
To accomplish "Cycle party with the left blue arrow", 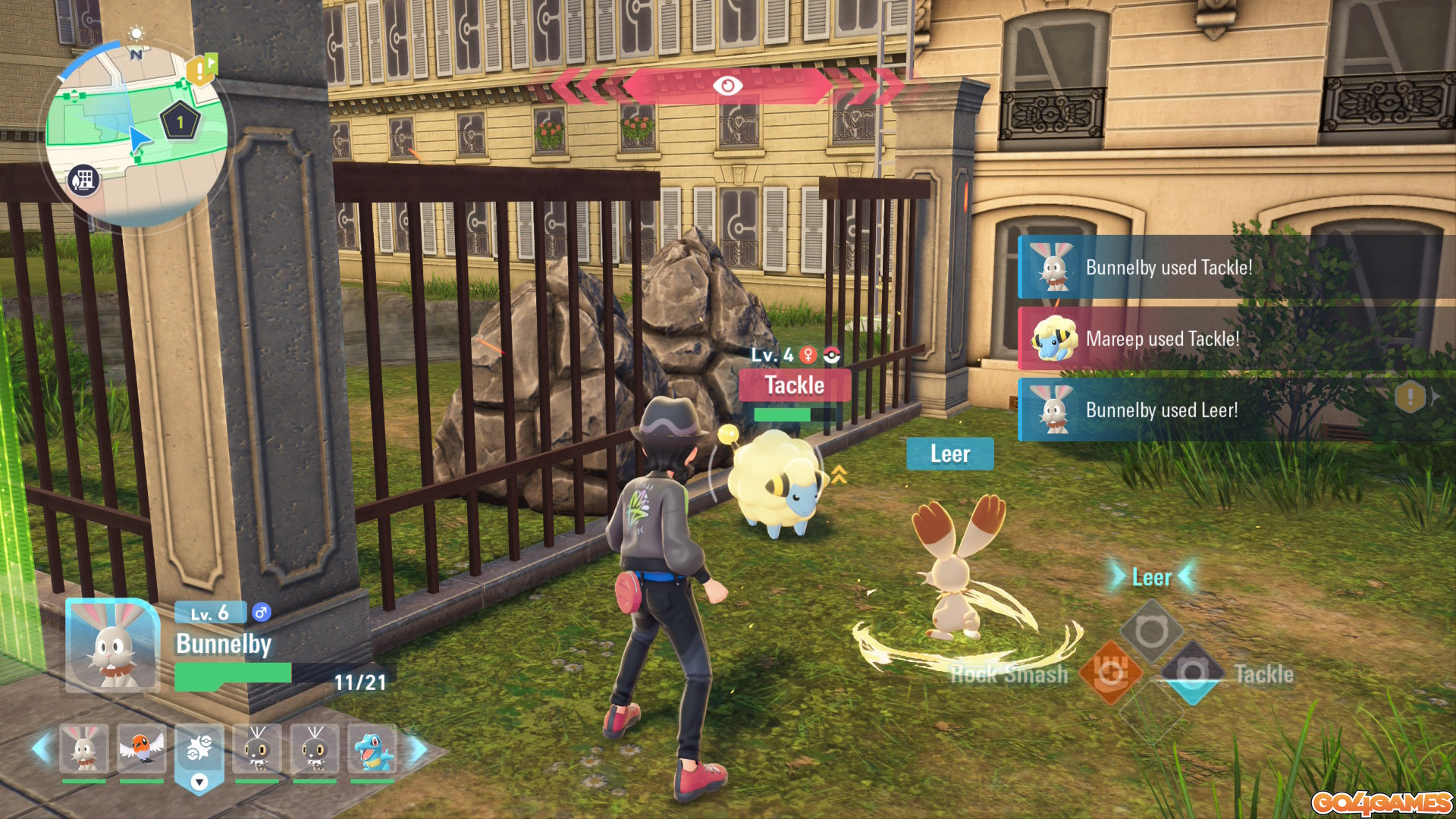I will click(x=42, y=748).
